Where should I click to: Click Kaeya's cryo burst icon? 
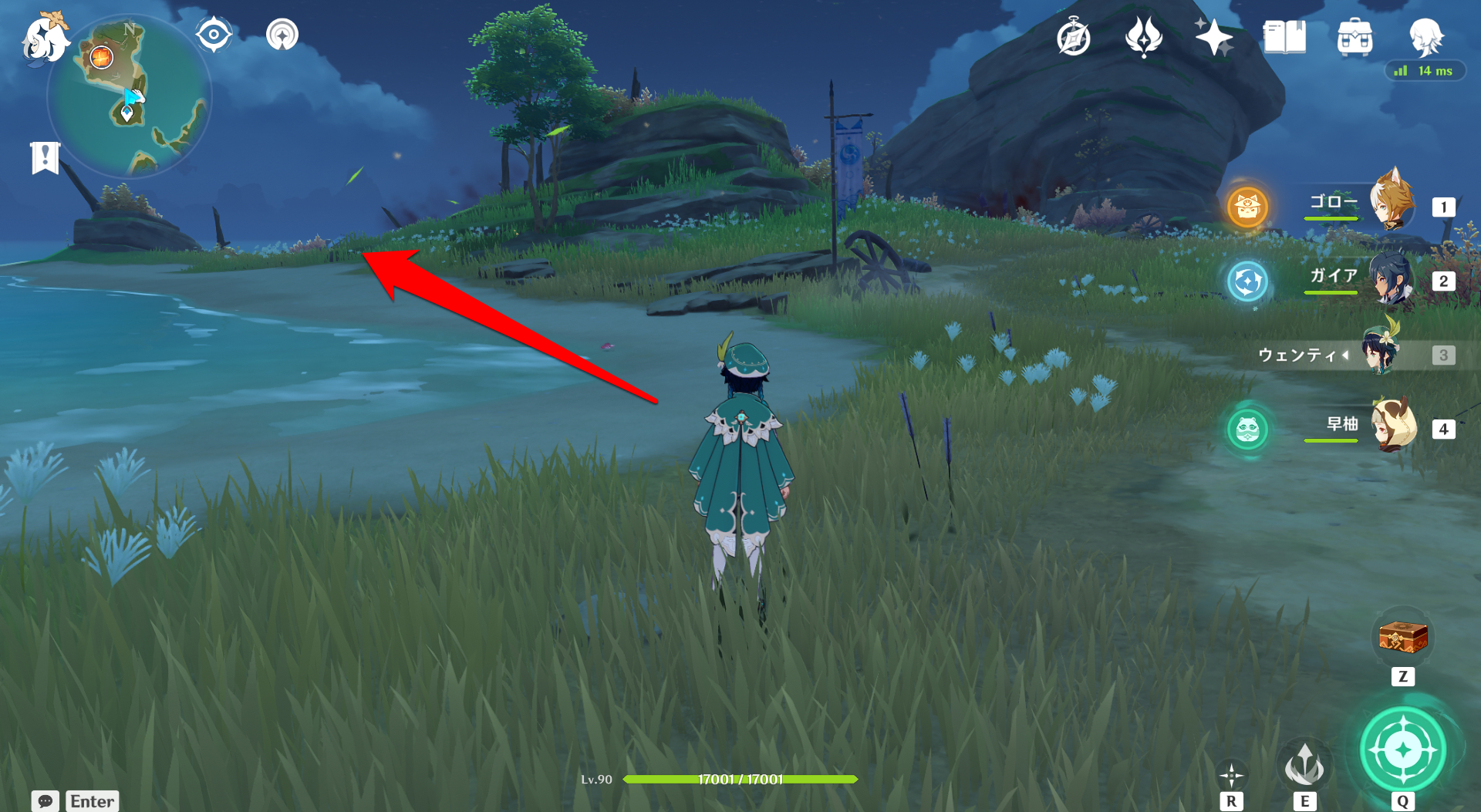pyautogui.click(x=1247, y=282)
